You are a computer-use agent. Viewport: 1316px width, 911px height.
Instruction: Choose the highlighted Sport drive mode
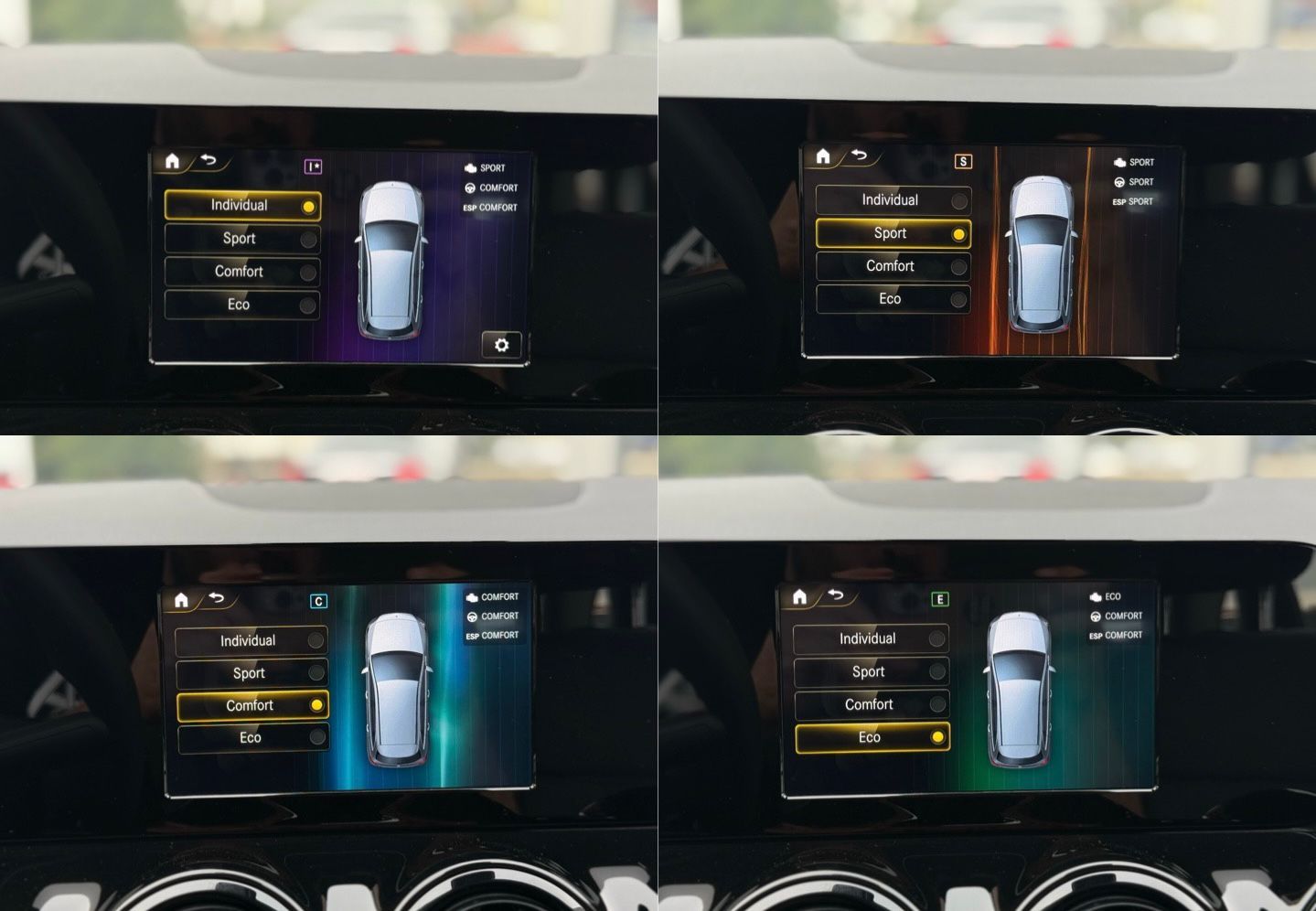[x=893, y=233]
